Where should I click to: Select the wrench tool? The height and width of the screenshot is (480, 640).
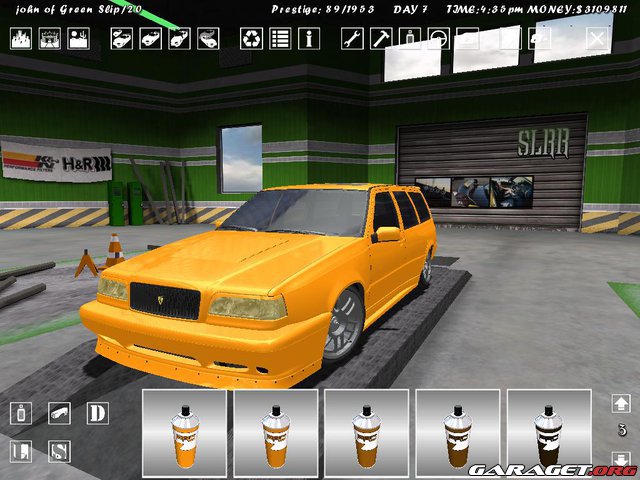352,39
